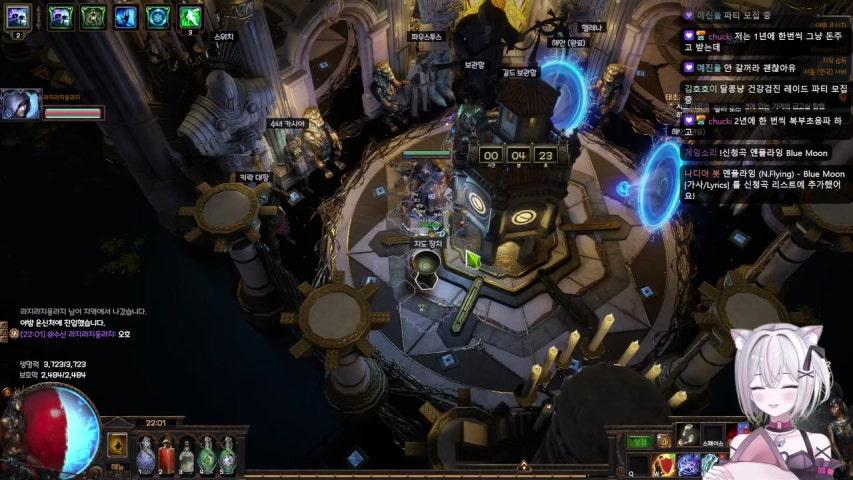Select the white chain-link skill icon
The height and width of the screenshot is (480, 853).
pyautogui.click(x=687, y=433)
